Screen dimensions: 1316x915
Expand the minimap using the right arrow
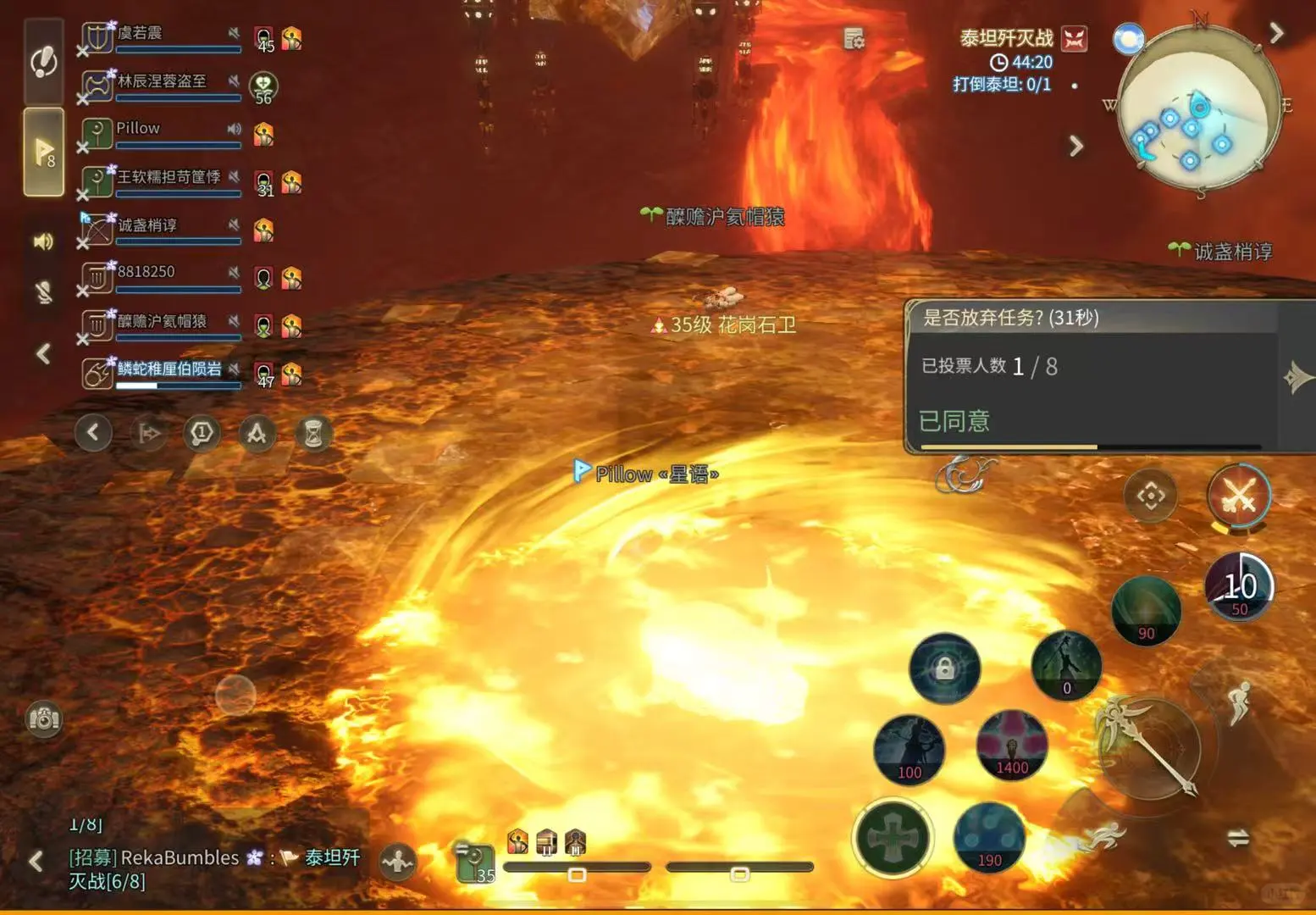tap(1277, 32)
